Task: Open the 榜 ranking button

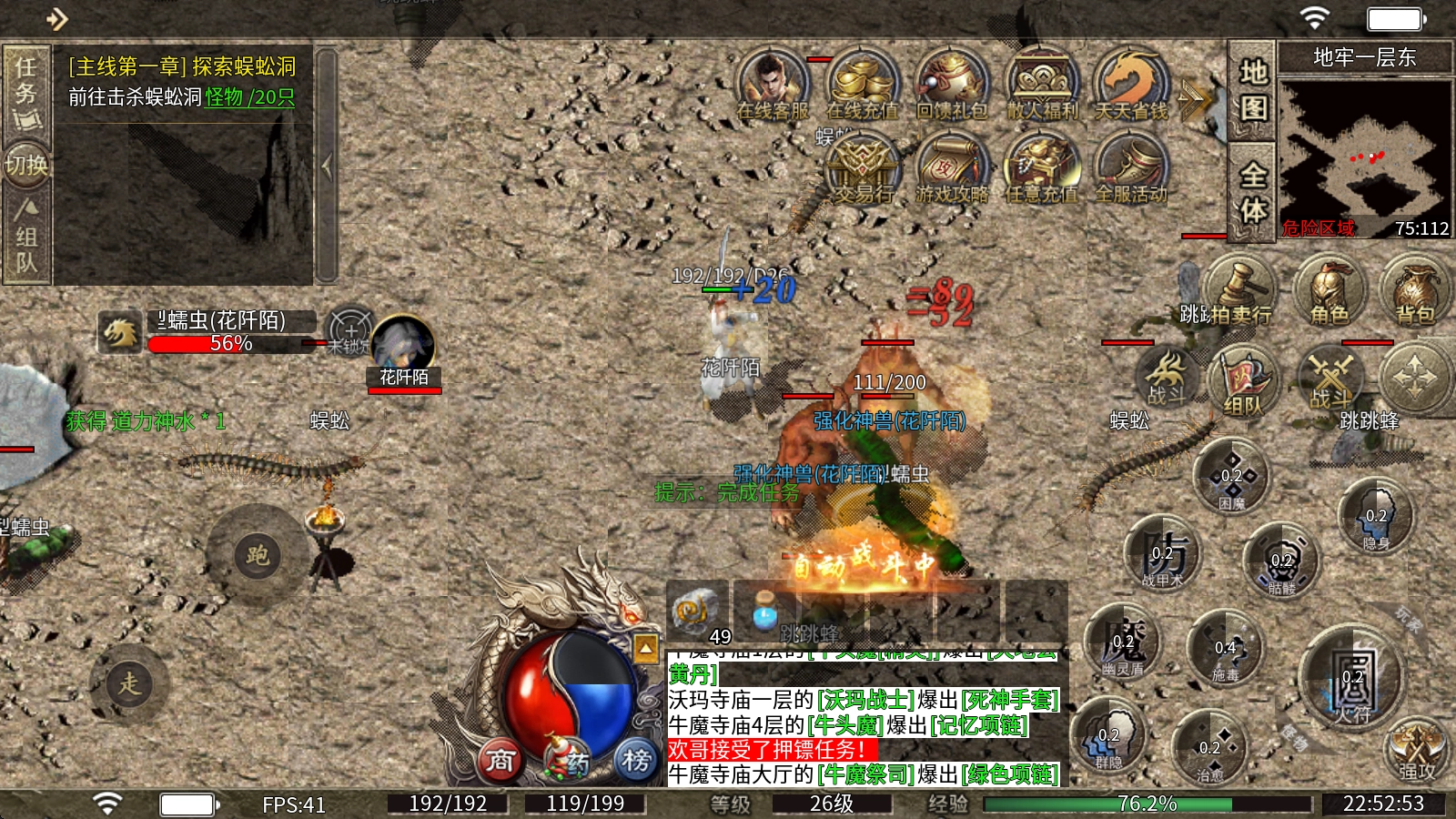Action: 636,760
